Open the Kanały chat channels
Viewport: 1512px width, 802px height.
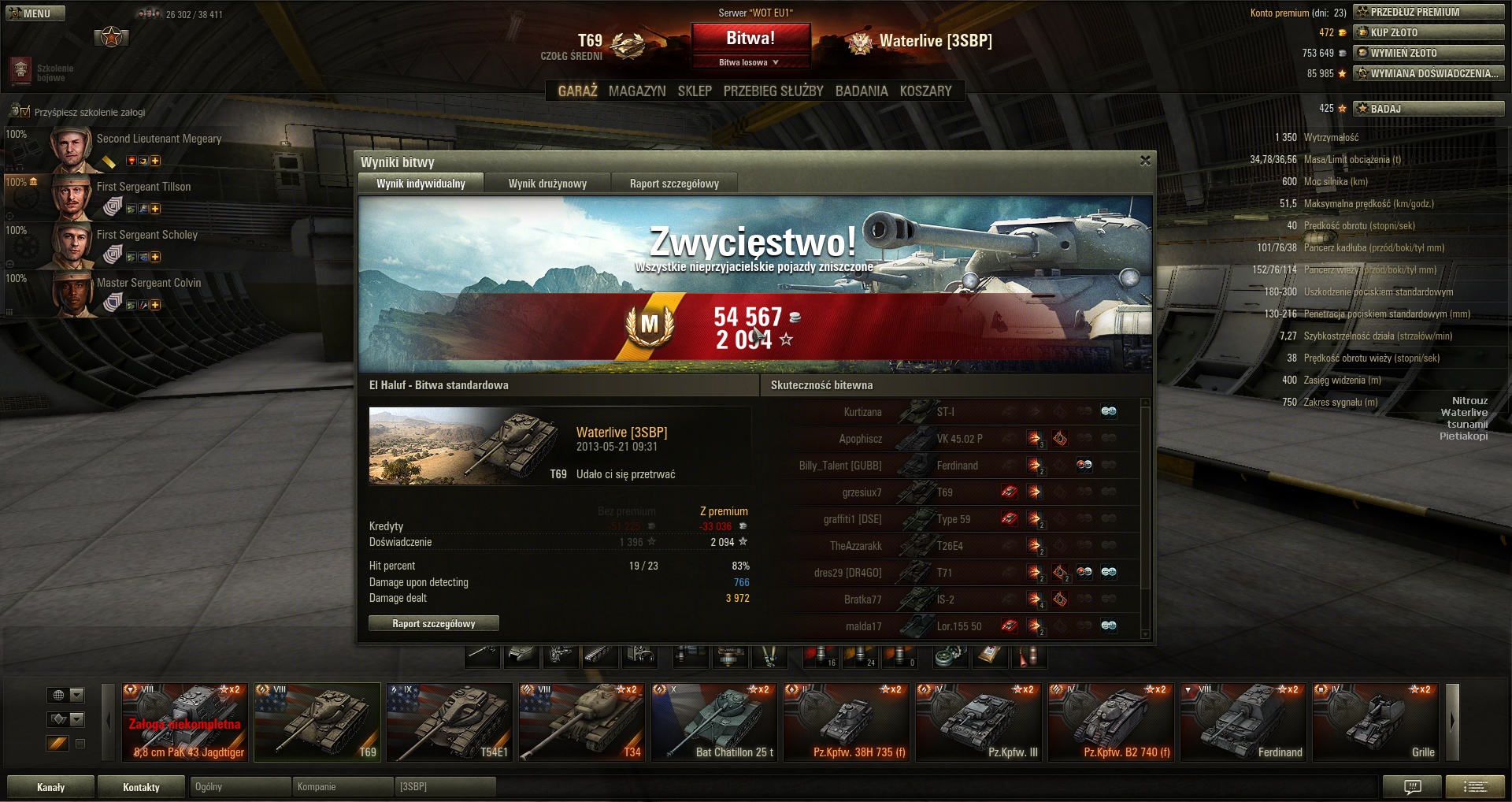50,787
